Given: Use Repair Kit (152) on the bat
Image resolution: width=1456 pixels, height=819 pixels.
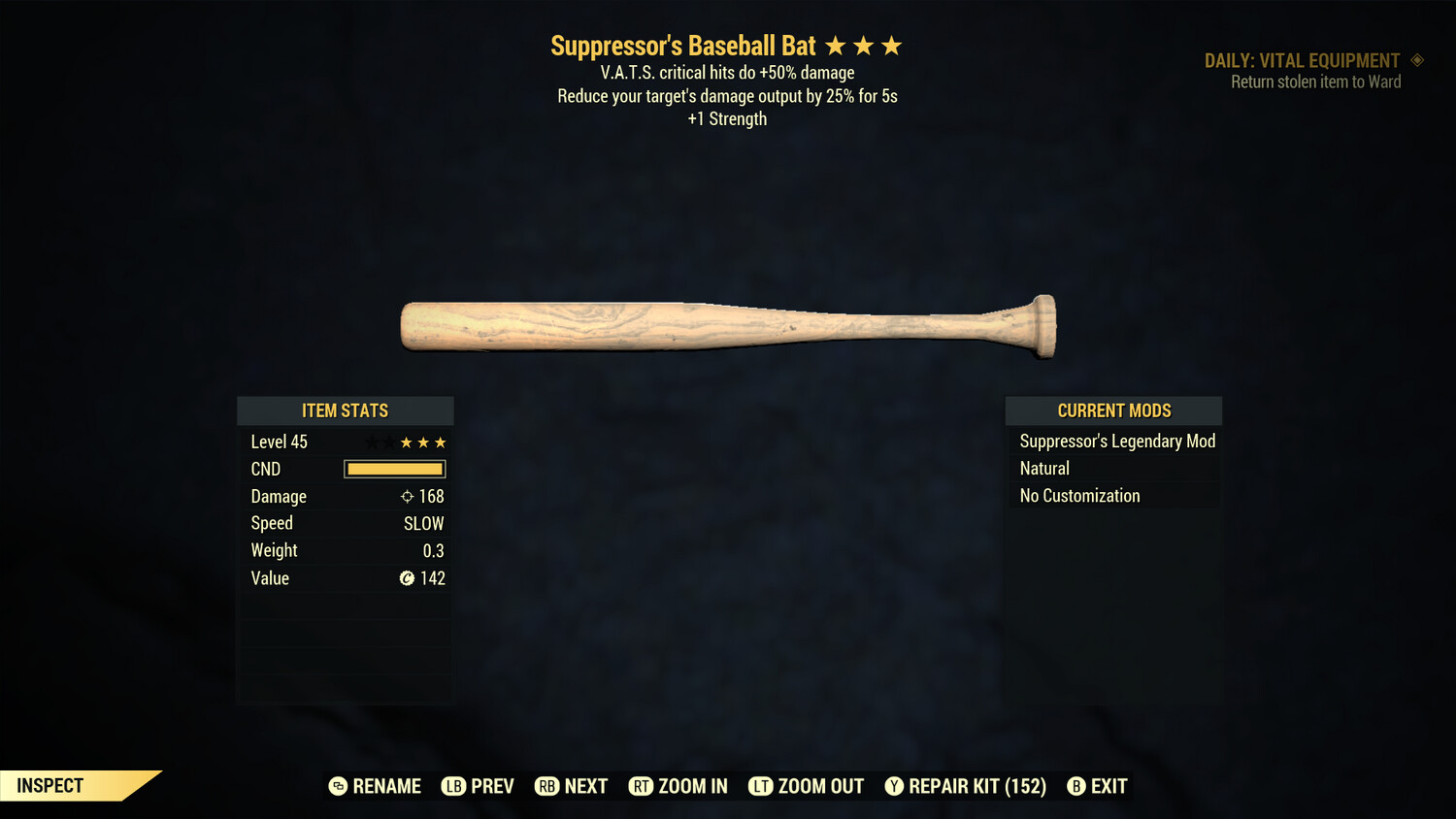Looking at the screenshot, I should pos(966,786).
